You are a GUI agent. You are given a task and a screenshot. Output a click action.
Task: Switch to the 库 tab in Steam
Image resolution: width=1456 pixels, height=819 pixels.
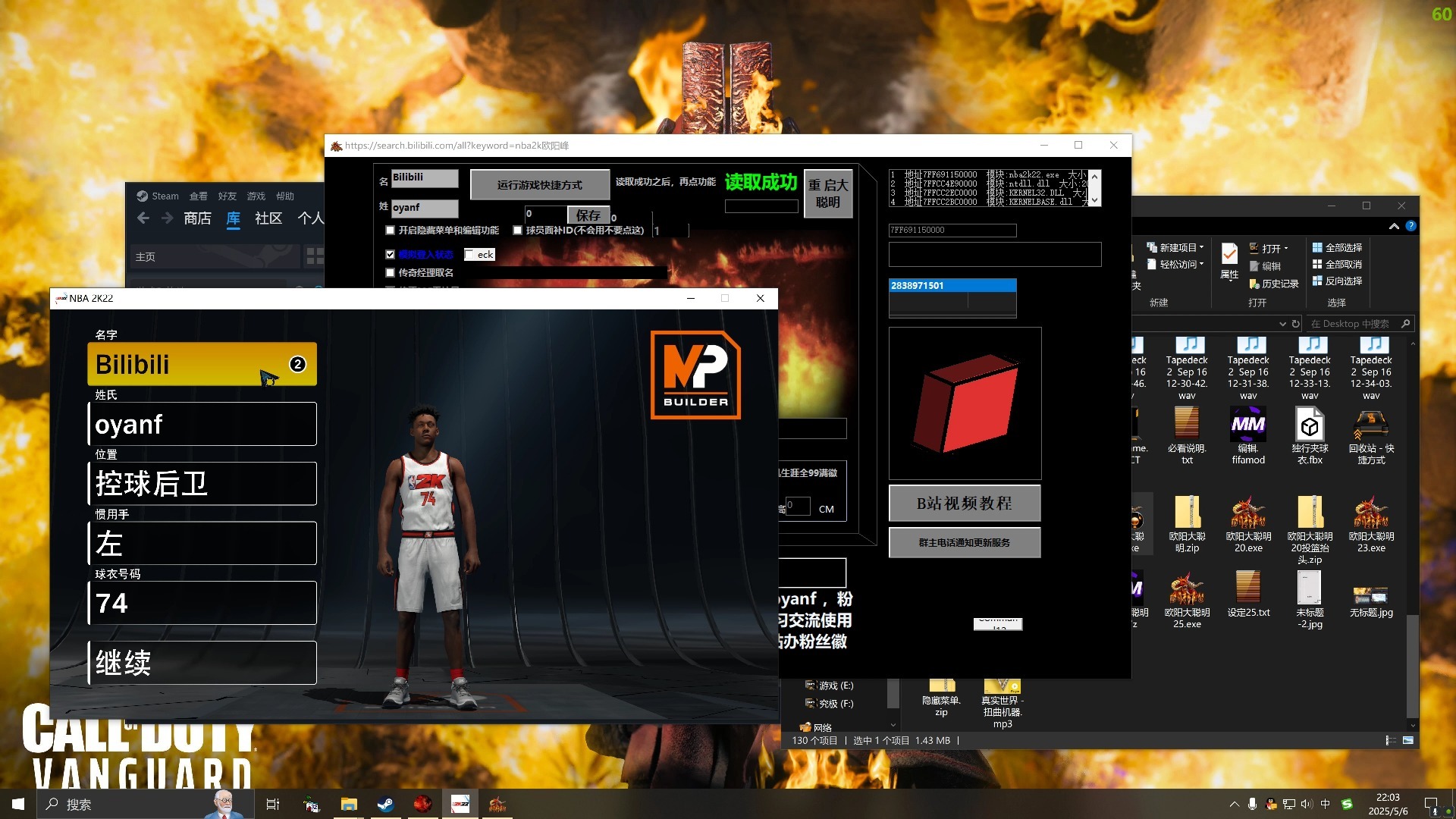[233, 218]
